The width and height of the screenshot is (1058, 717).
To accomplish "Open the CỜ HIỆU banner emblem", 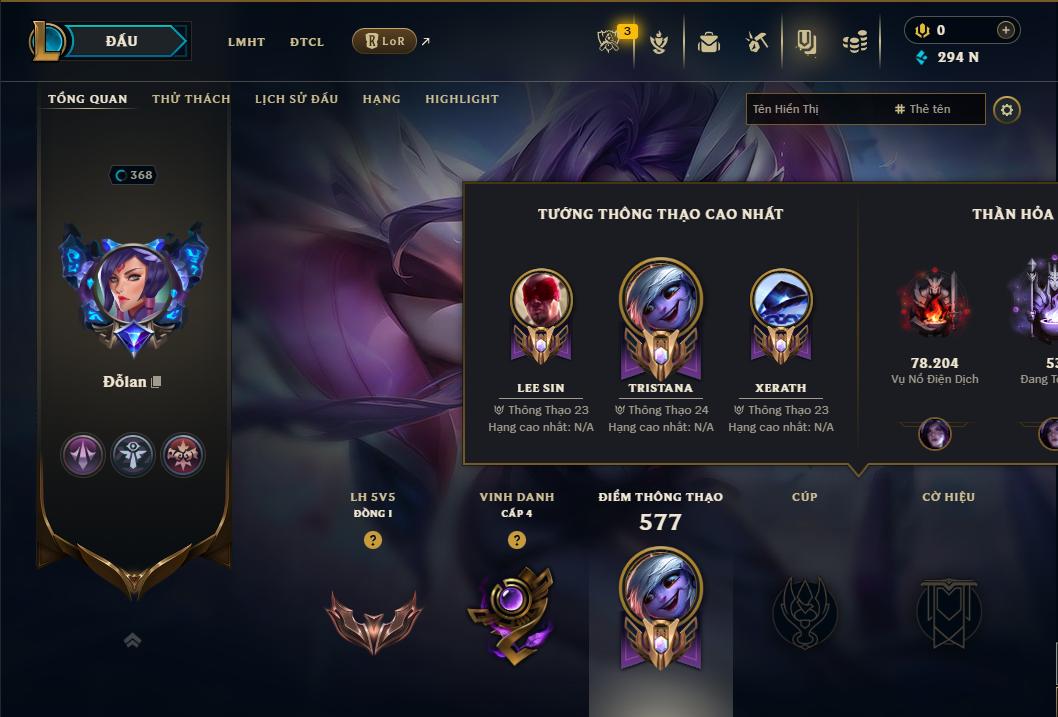I will point(948,612).
